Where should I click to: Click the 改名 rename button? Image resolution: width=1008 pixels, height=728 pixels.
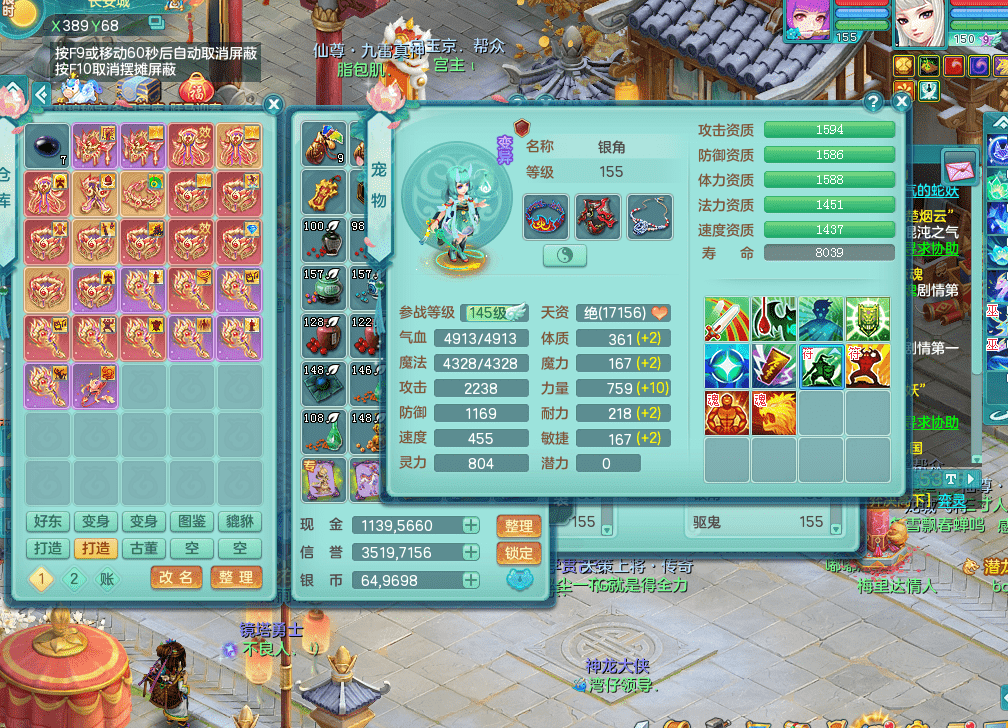point(176,578)
